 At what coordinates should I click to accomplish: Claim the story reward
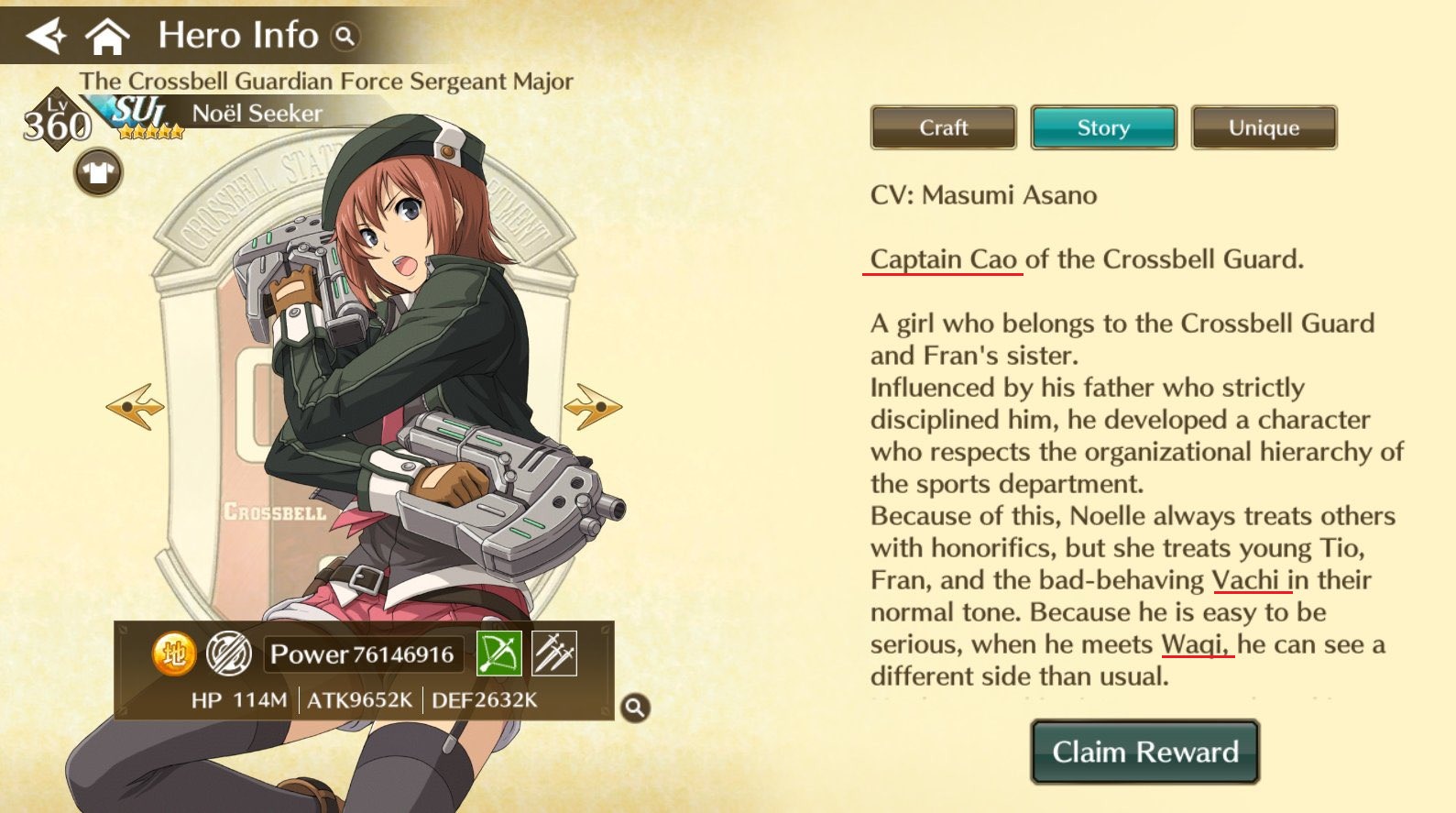point(1144,752)
